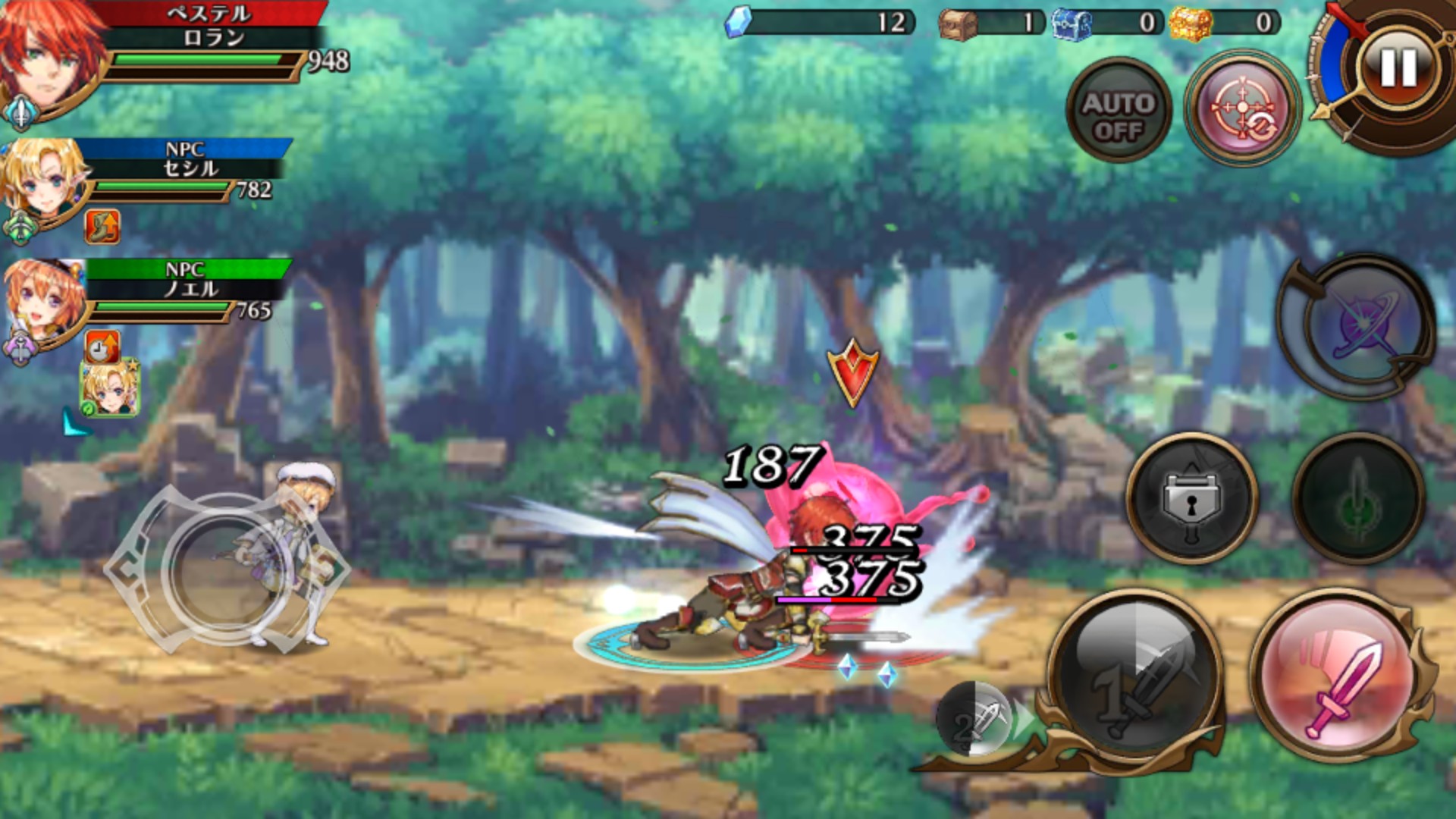Trigger the purple slash special ability
1456x819 pixels.
pos(1358,328)
